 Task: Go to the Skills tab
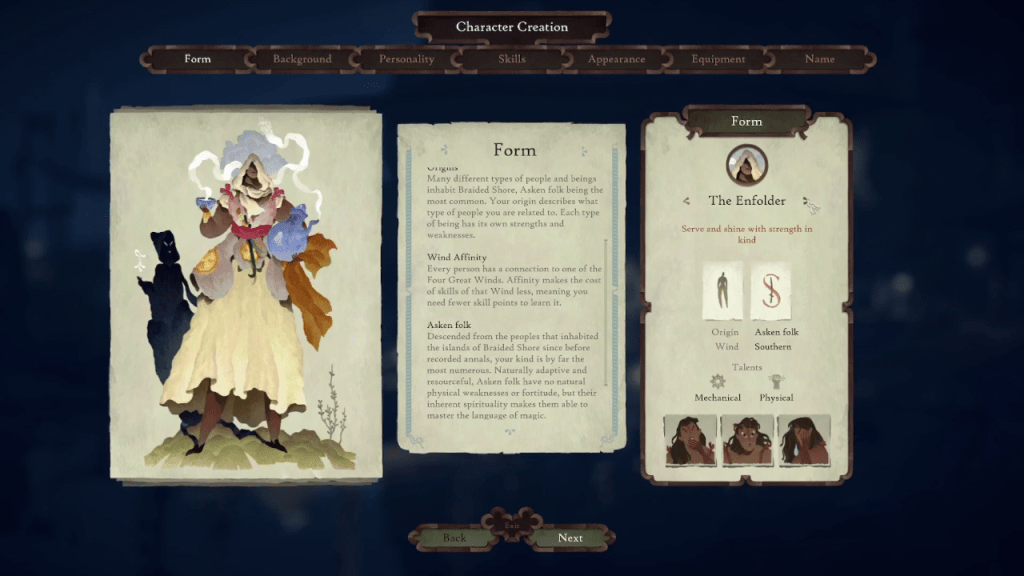click(511, 59)
